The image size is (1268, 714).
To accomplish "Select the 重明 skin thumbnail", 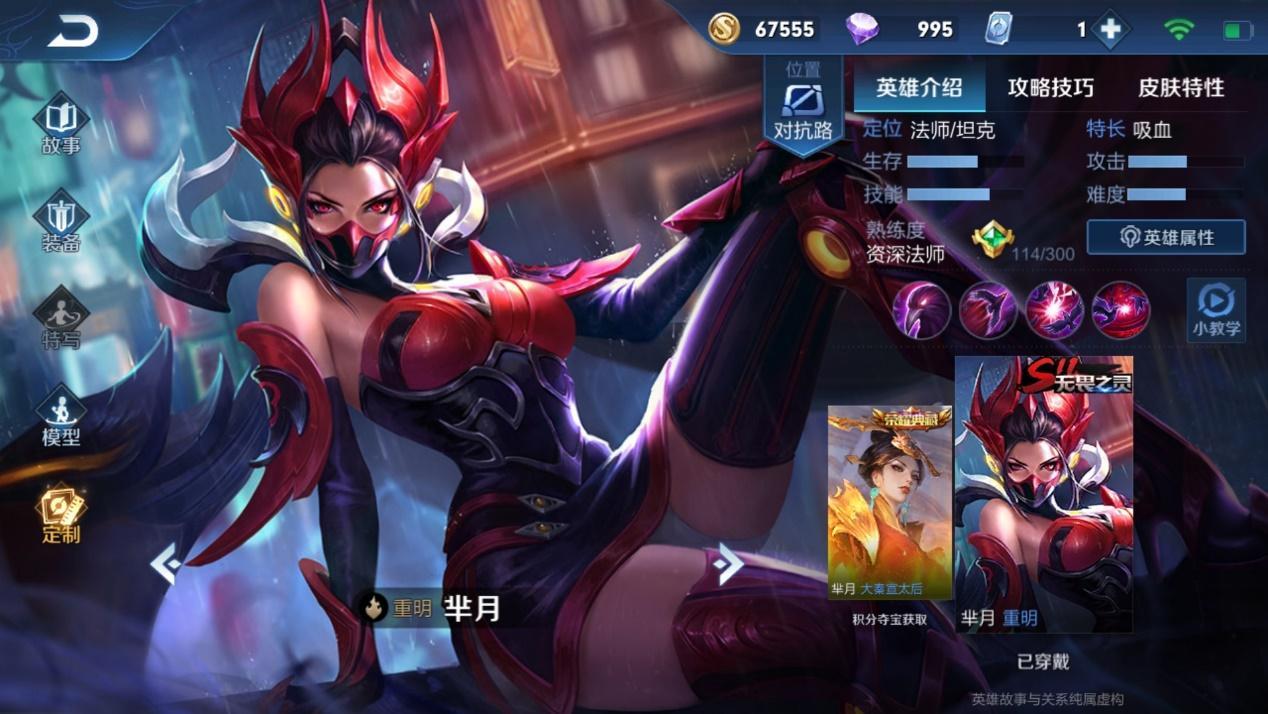I will [x=1044, y=494].
